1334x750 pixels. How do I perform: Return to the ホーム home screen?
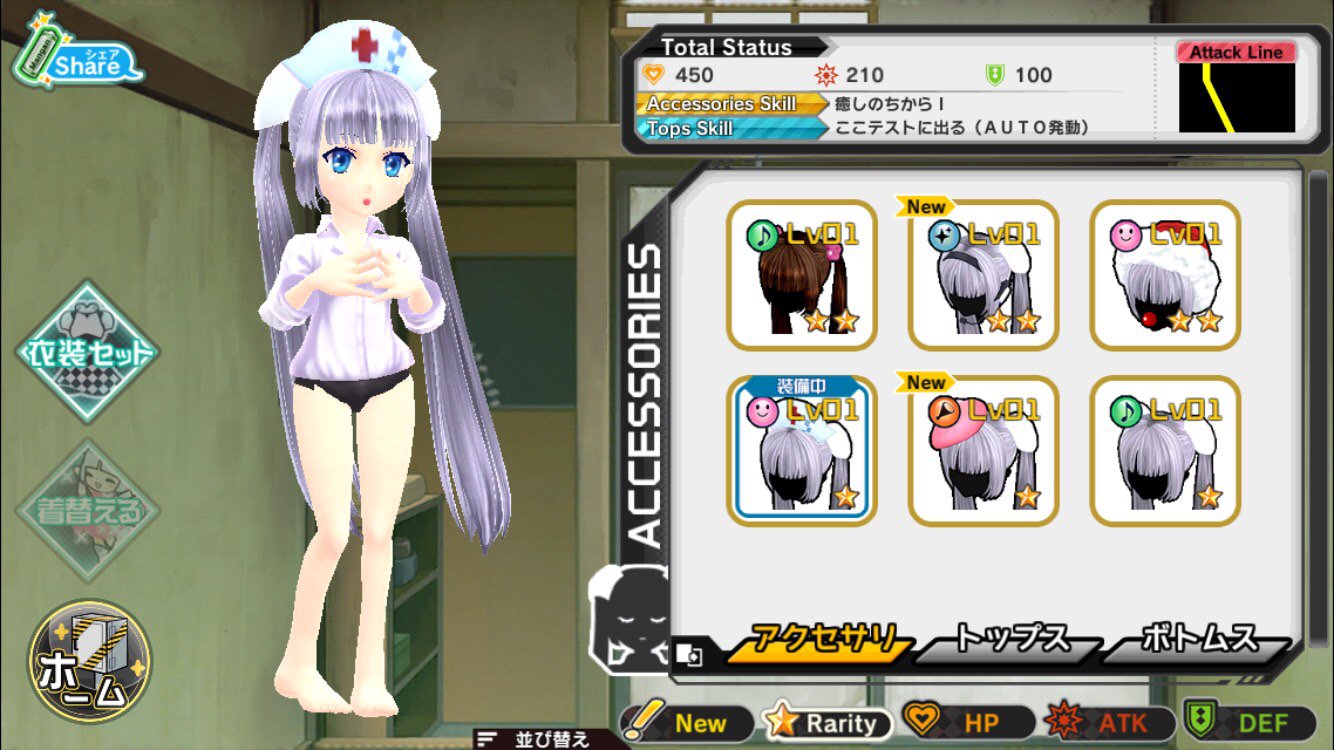pos(88,660)
